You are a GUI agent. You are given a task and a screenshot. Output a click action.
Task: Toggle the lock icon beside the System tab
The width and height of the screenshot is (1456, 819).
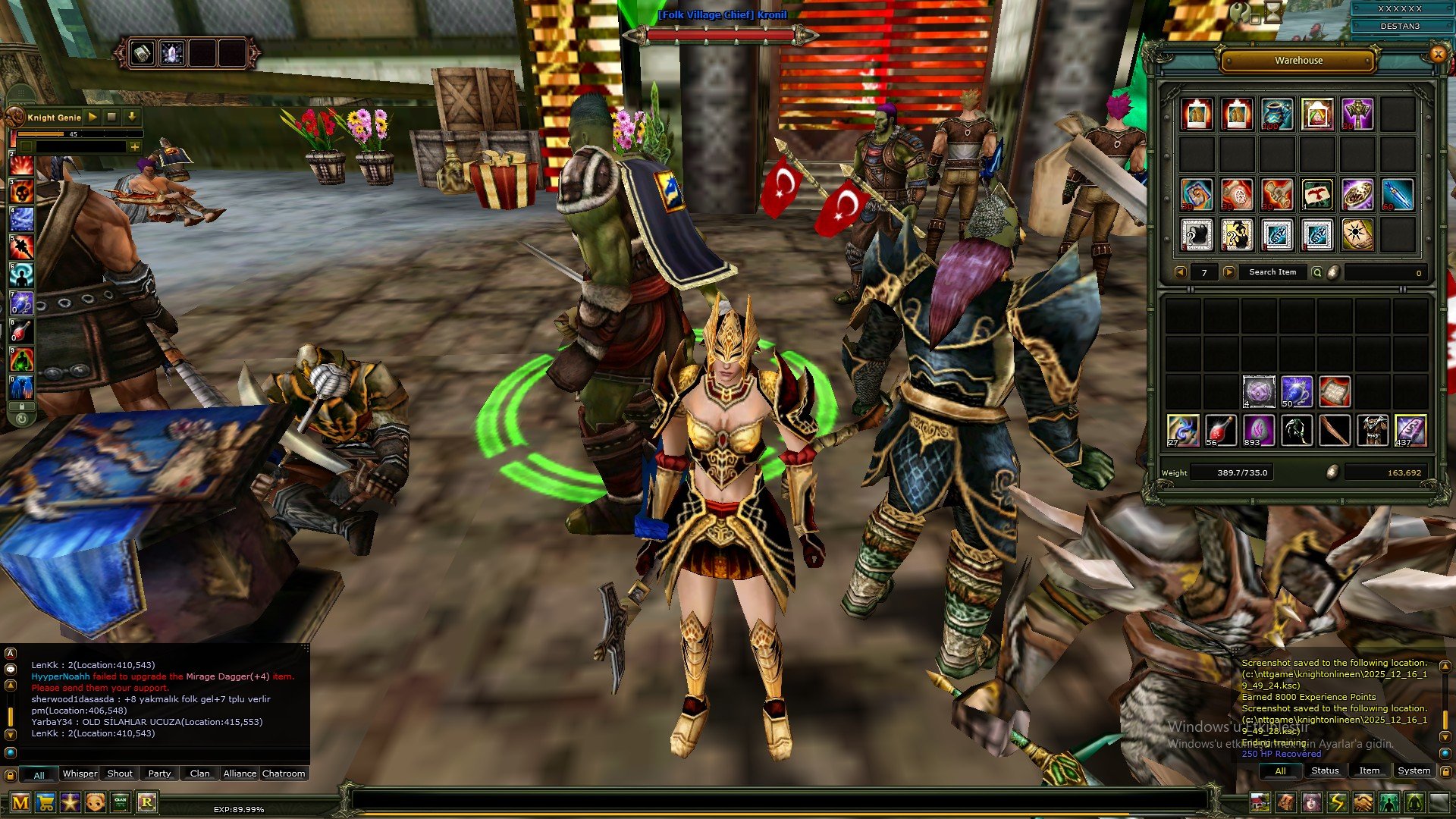tap(1445, 771)
